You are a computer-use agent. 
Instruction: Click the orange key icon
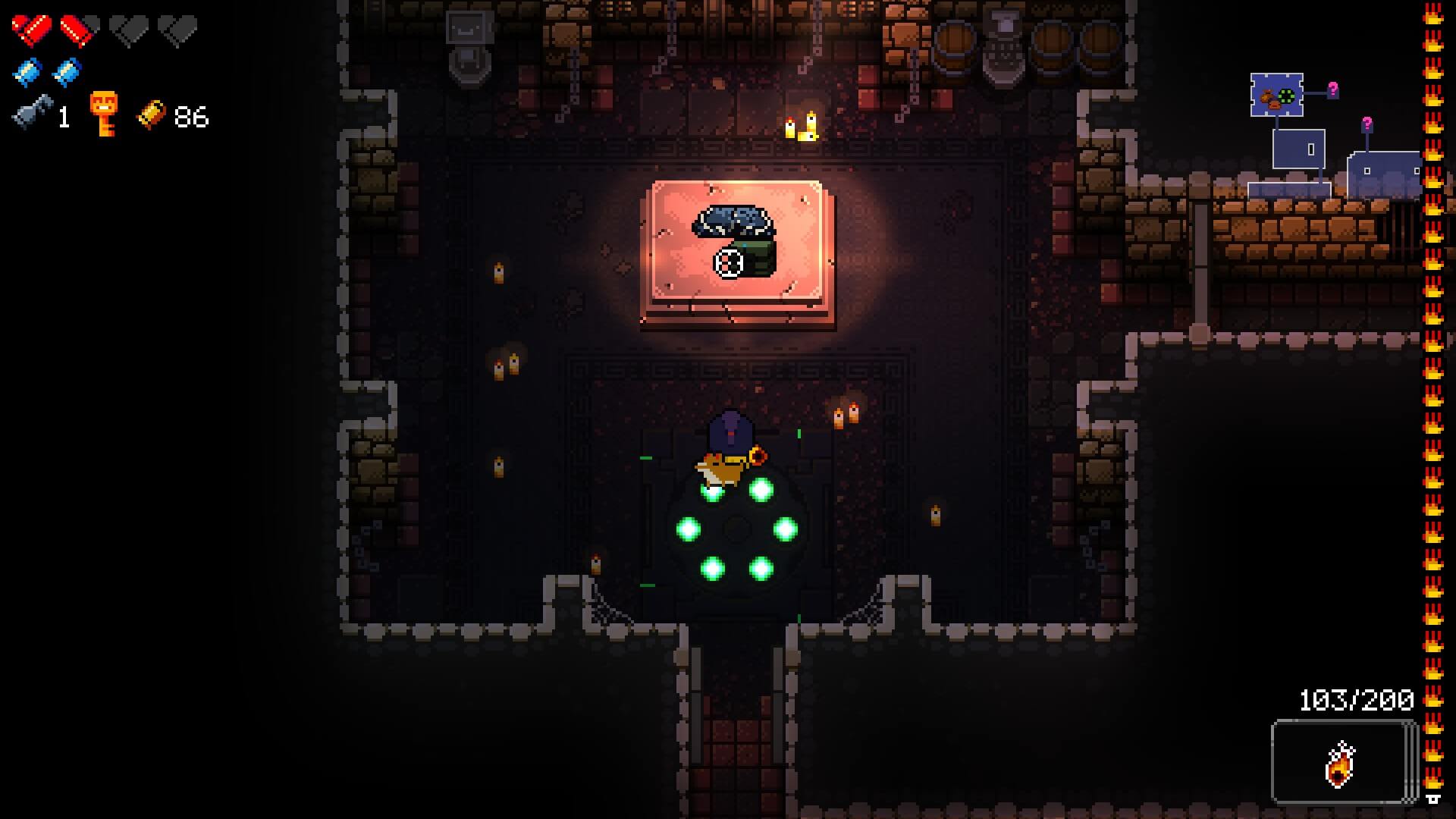click(x=103, y=115)
